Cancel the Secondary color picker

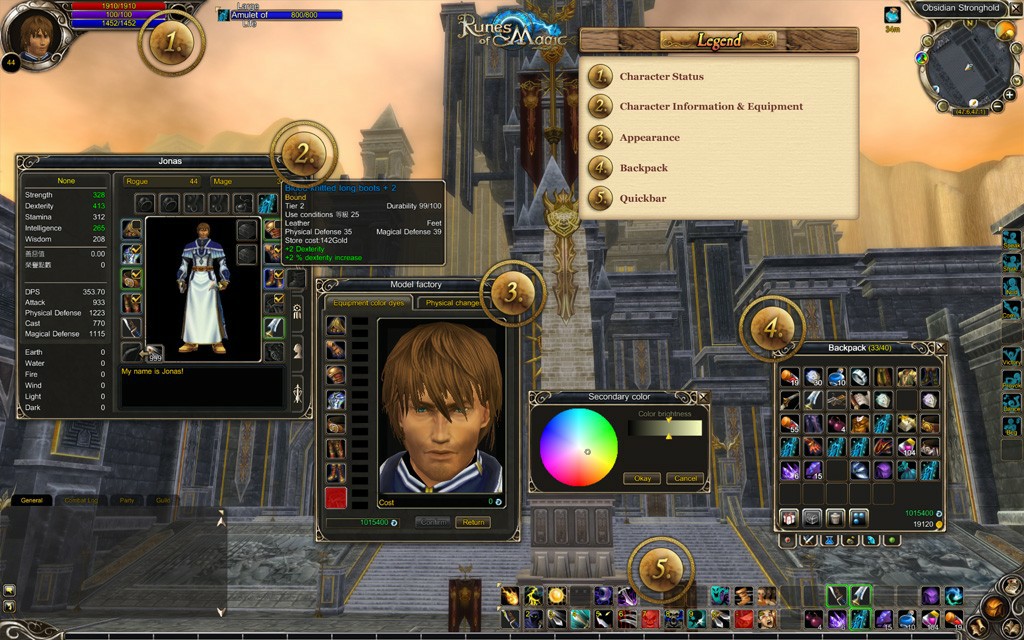point(685,478)
